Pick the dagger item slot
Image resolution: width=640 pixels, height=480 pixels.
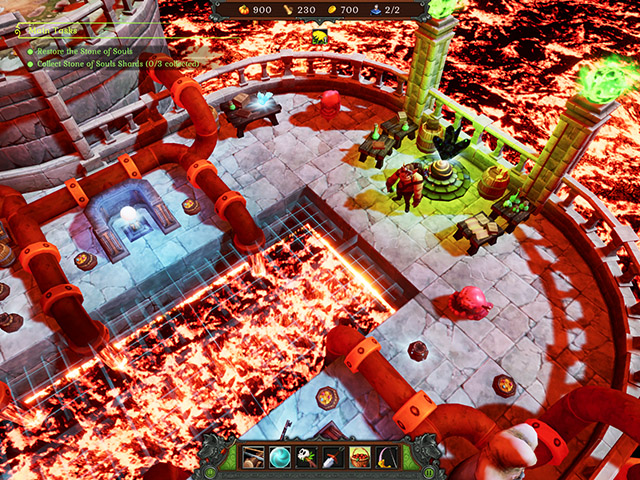coord(333,456)
